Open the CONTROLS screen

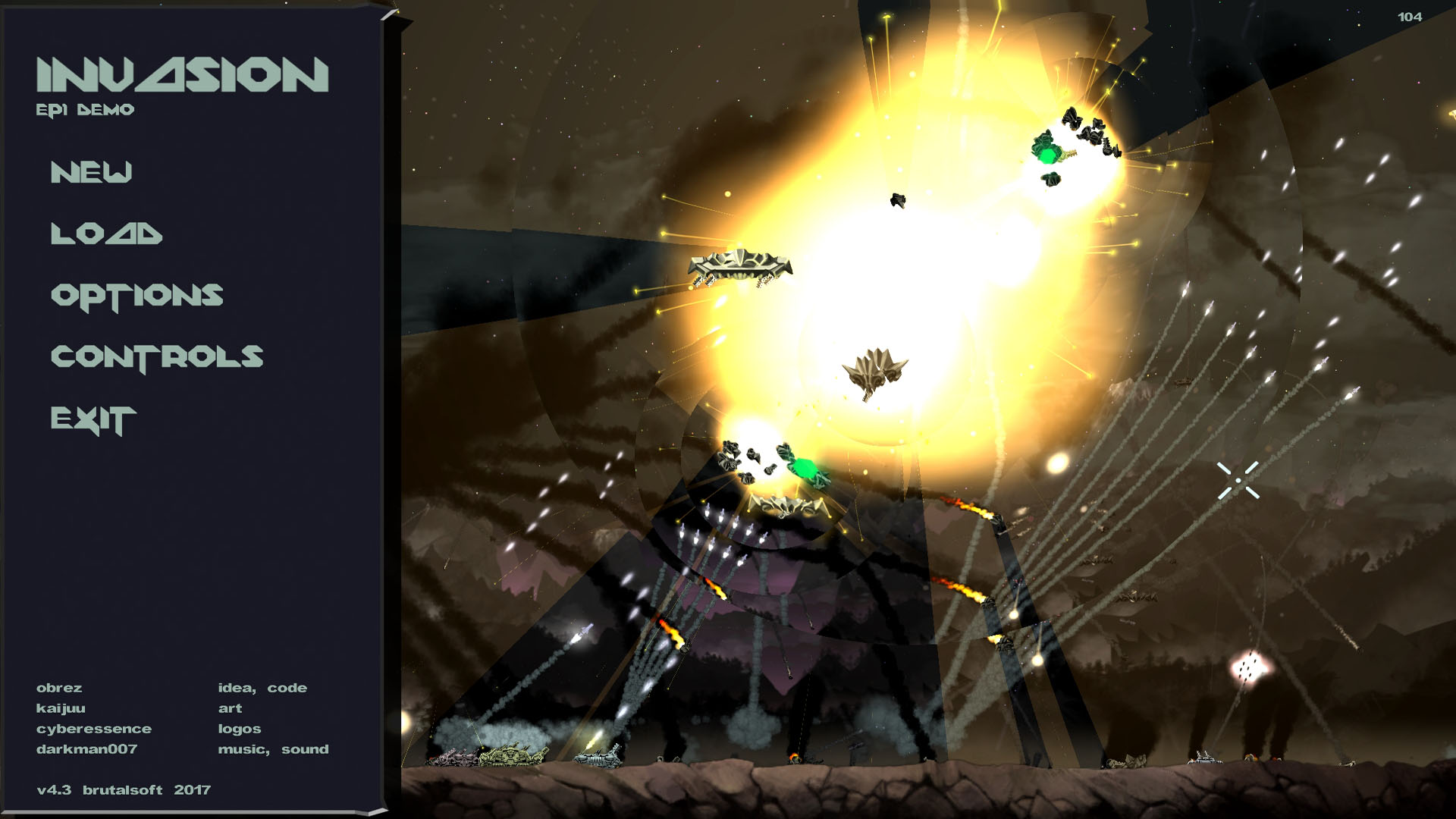[x=158, y=354]
